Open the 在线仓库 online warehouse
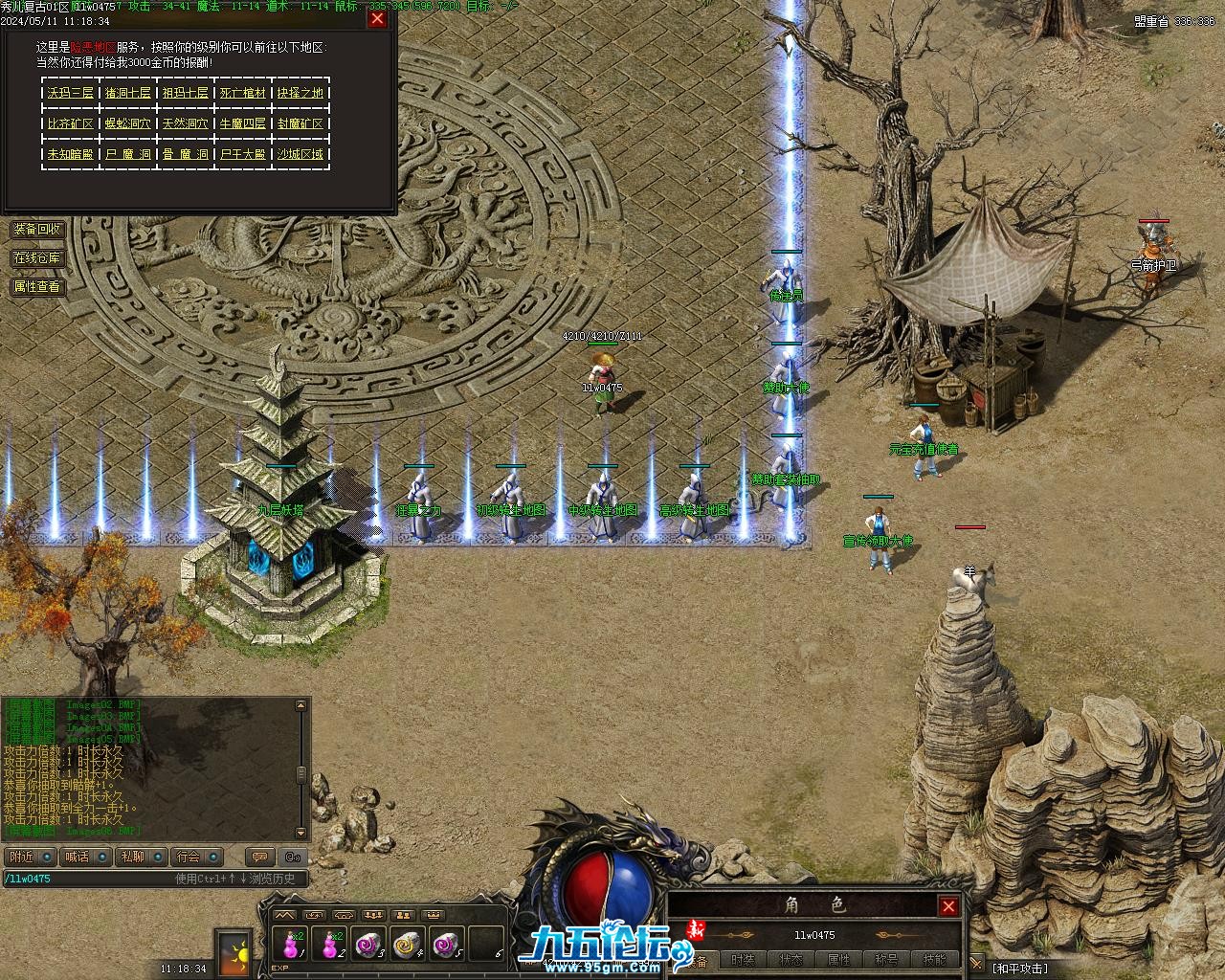The image size is (1225, 980). (x=37, y=258)
